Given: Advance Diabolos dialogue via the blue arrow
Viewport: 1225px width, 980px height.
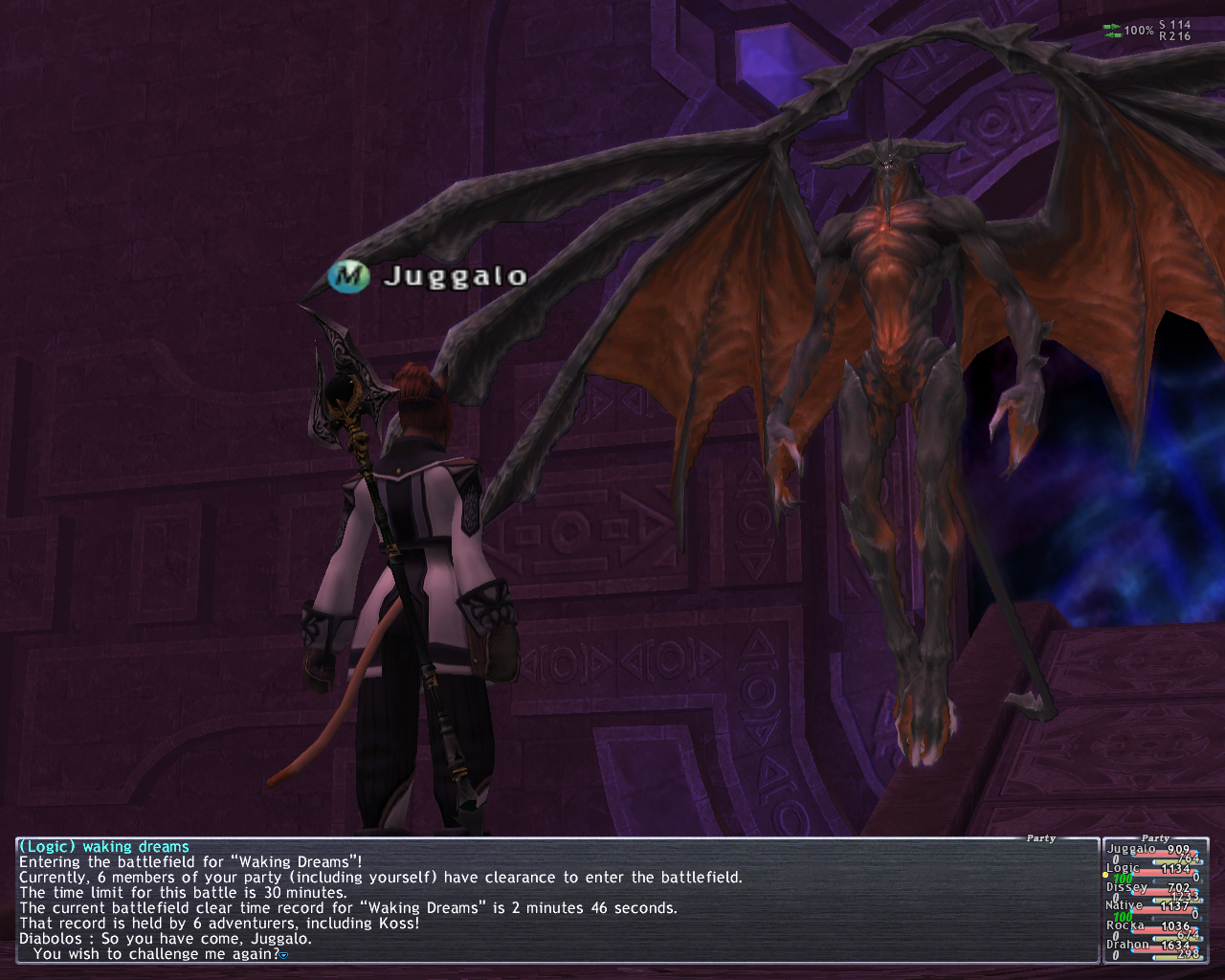Looking at the screenshot, I should pos(284,955).
